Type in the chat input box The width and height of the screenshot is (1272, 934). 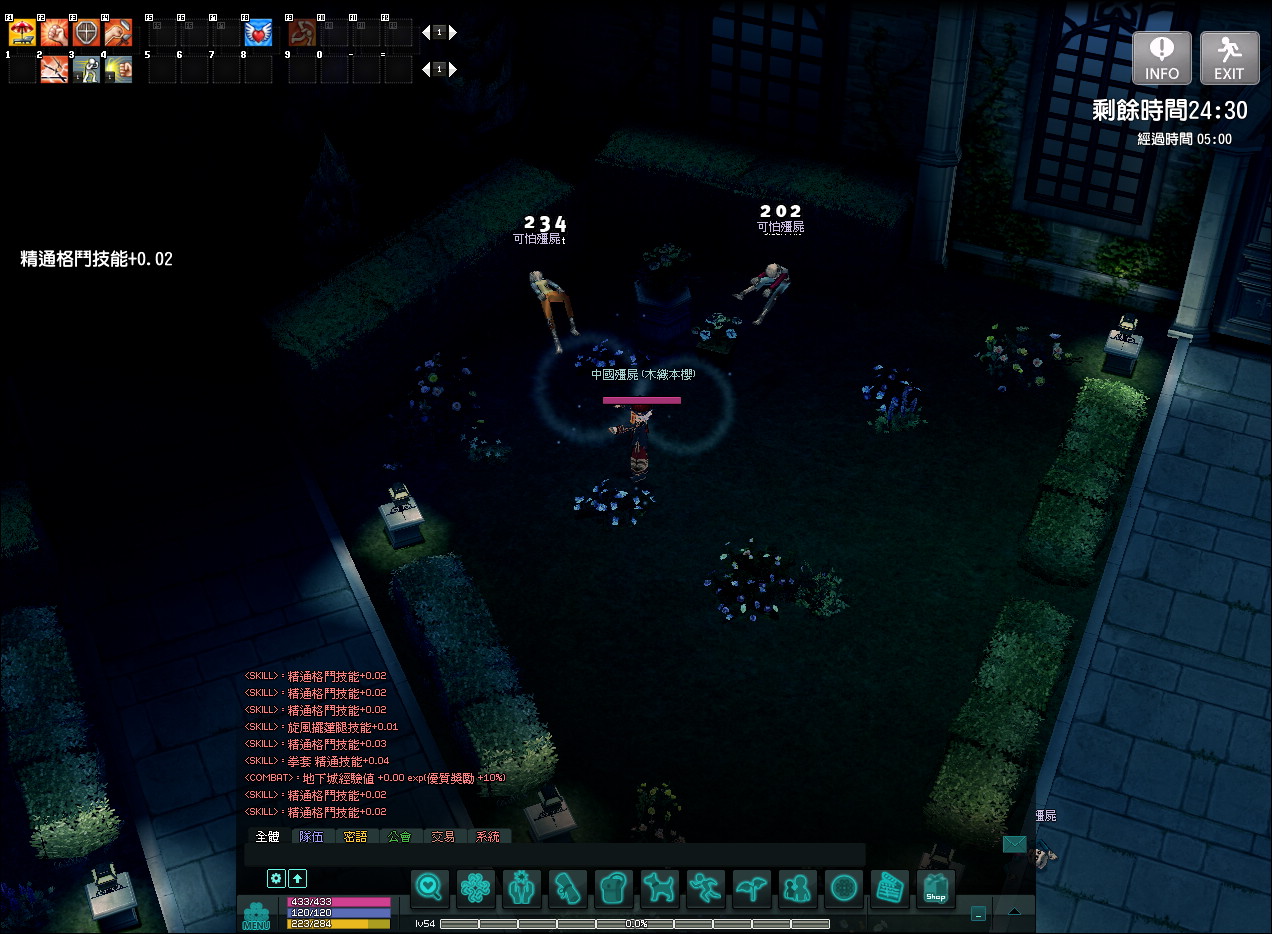[x=555, y=855]
